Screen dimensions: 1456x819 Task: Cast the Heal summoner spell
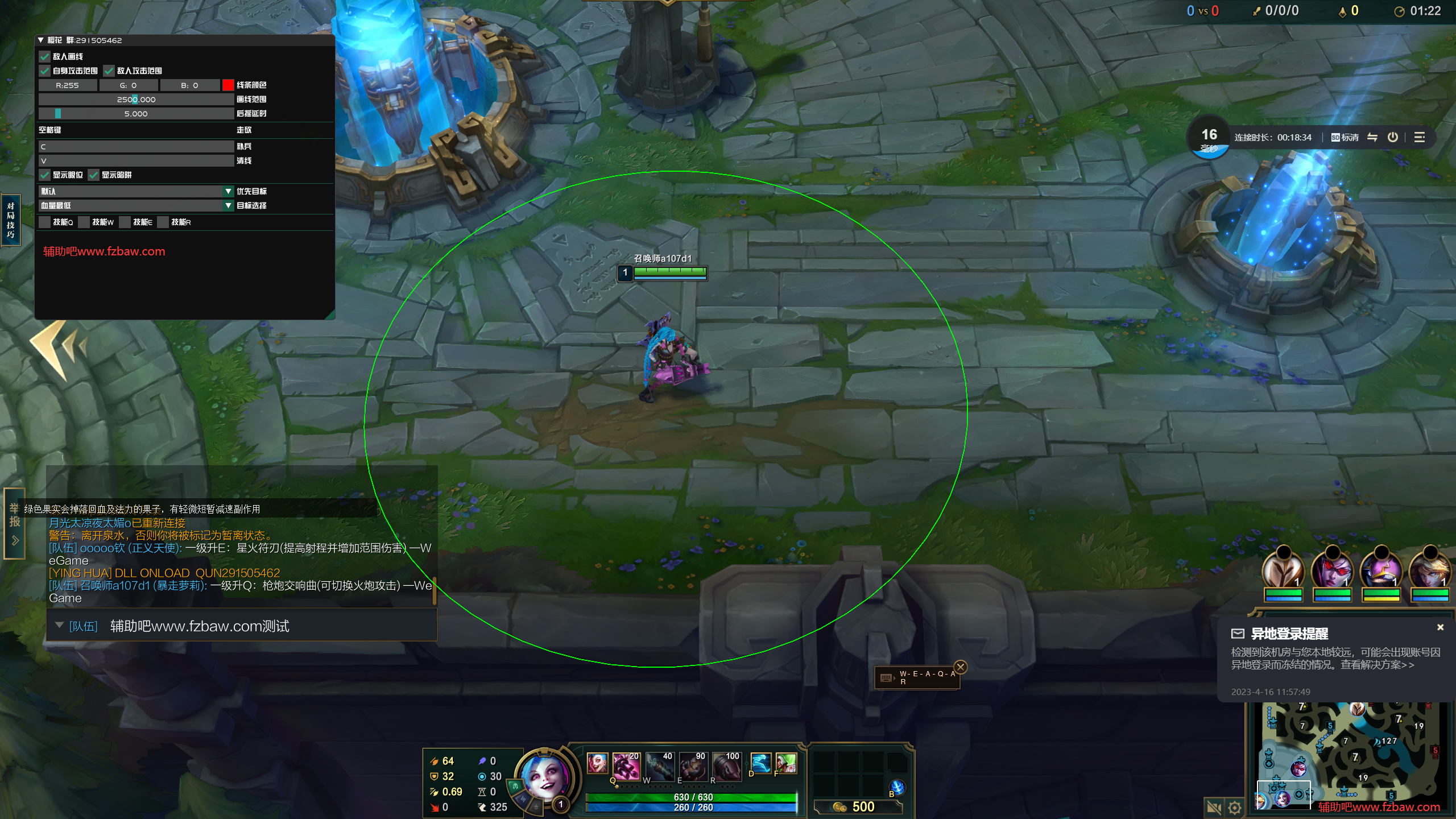pos(786,763)
